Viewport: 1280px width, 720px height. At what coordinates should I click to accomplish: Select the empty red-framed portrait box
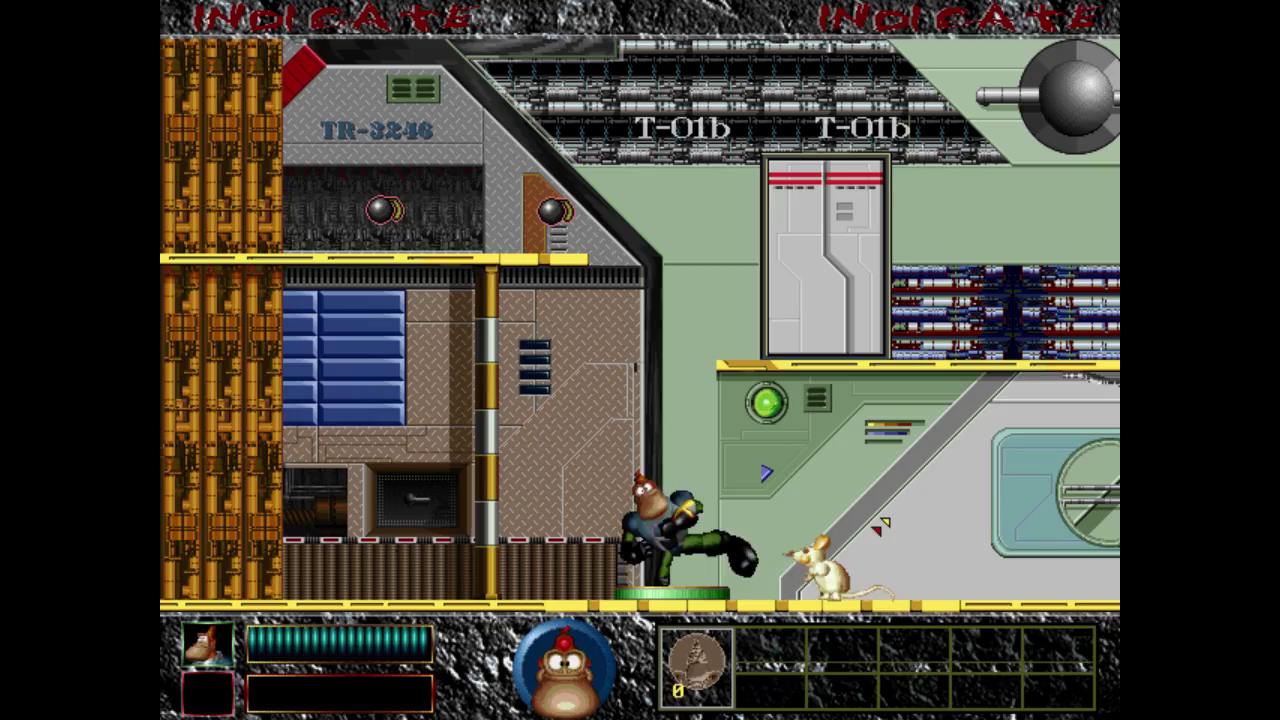(x=208, y=693)
